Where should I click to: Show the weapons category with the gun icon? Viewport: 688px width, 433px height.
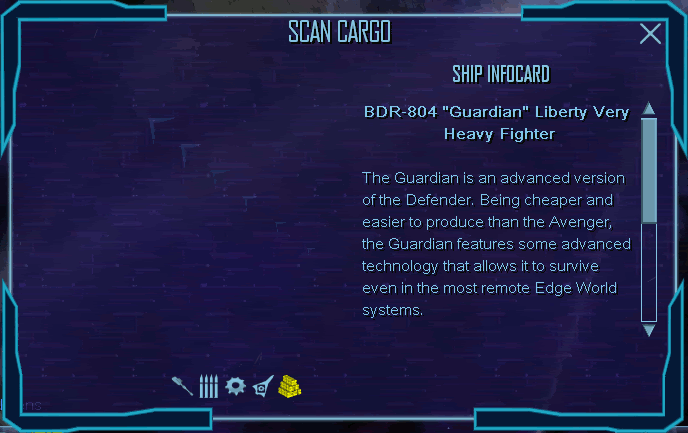pyautogui.click(x=182, y=386)
